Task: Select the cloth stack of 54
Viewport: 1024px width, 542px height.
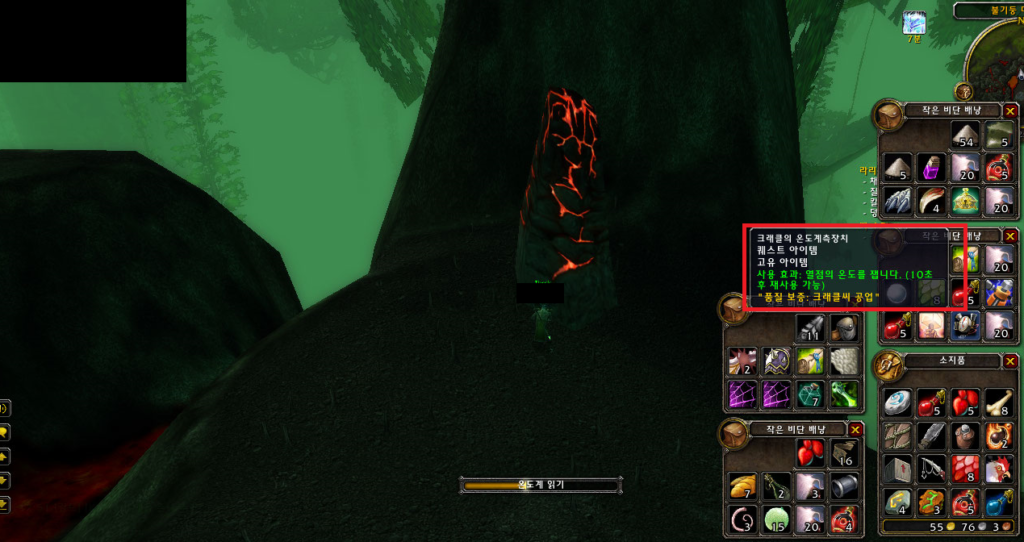Action: 963,135
